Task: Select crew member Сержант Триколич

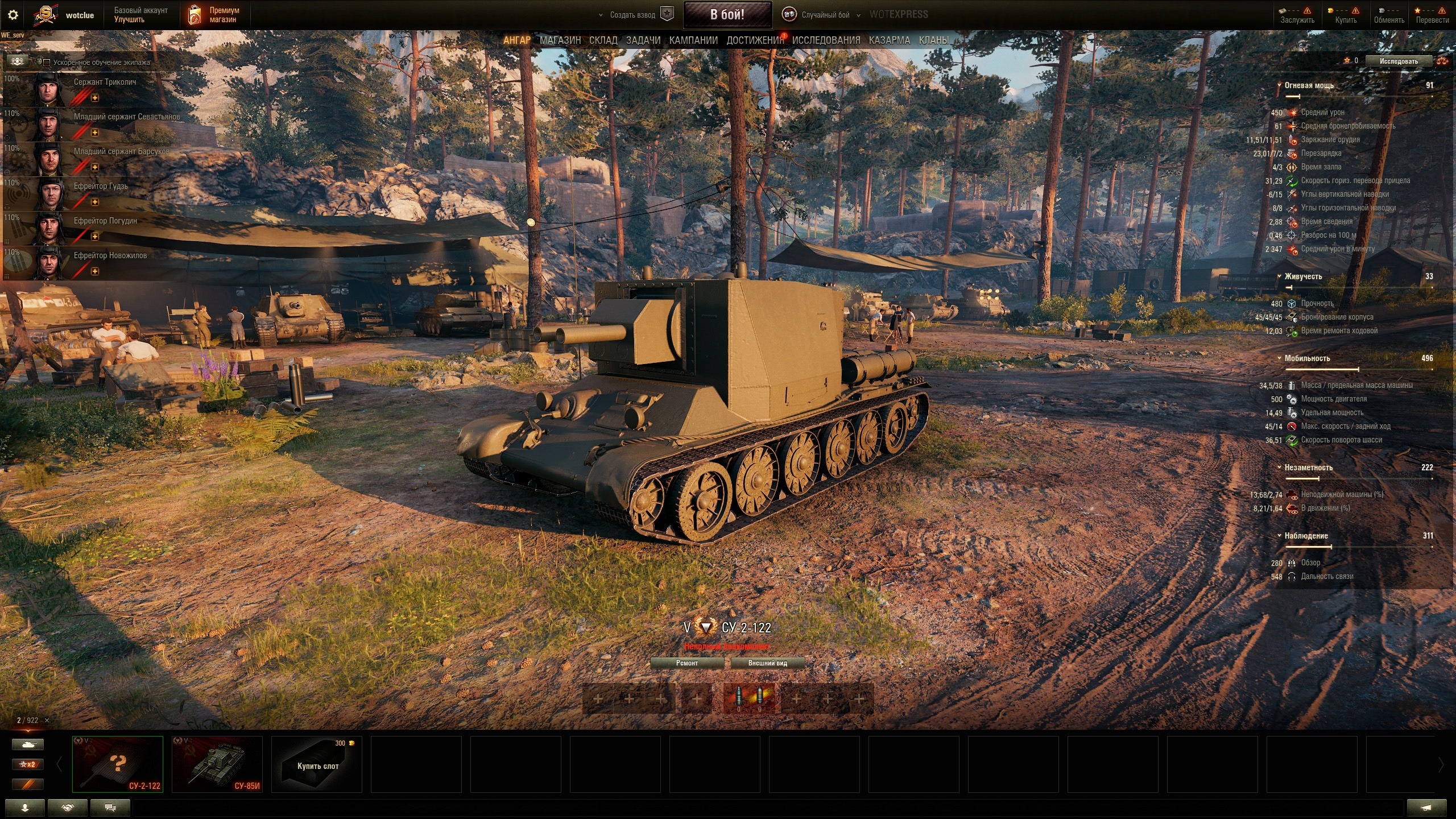Action: click(105, 82)
